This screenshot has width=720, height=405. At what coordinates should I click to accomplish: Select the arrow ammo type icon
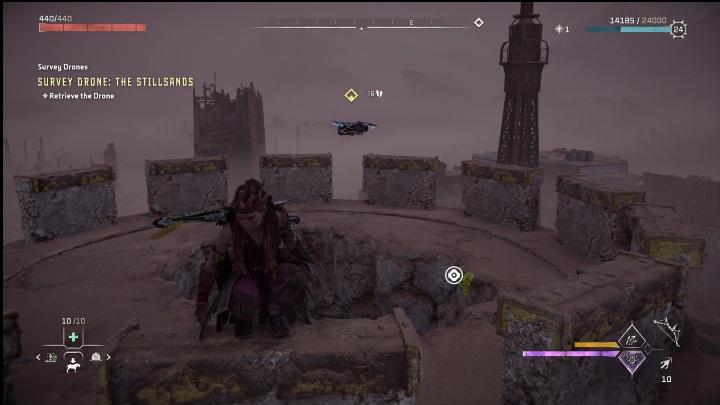click(666, 364)
